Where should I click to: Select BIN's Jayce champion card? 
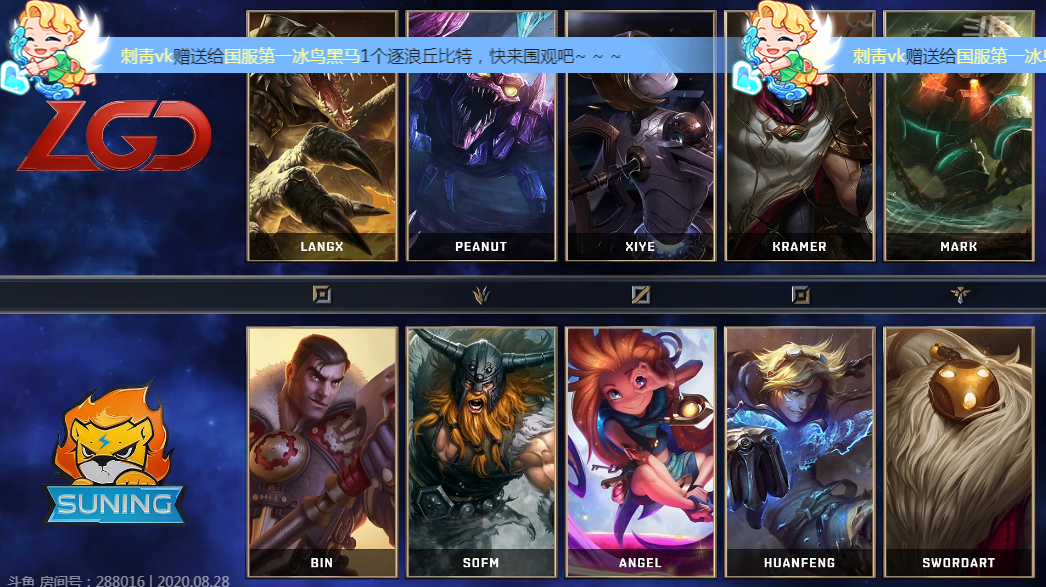(x=322, y=450)
